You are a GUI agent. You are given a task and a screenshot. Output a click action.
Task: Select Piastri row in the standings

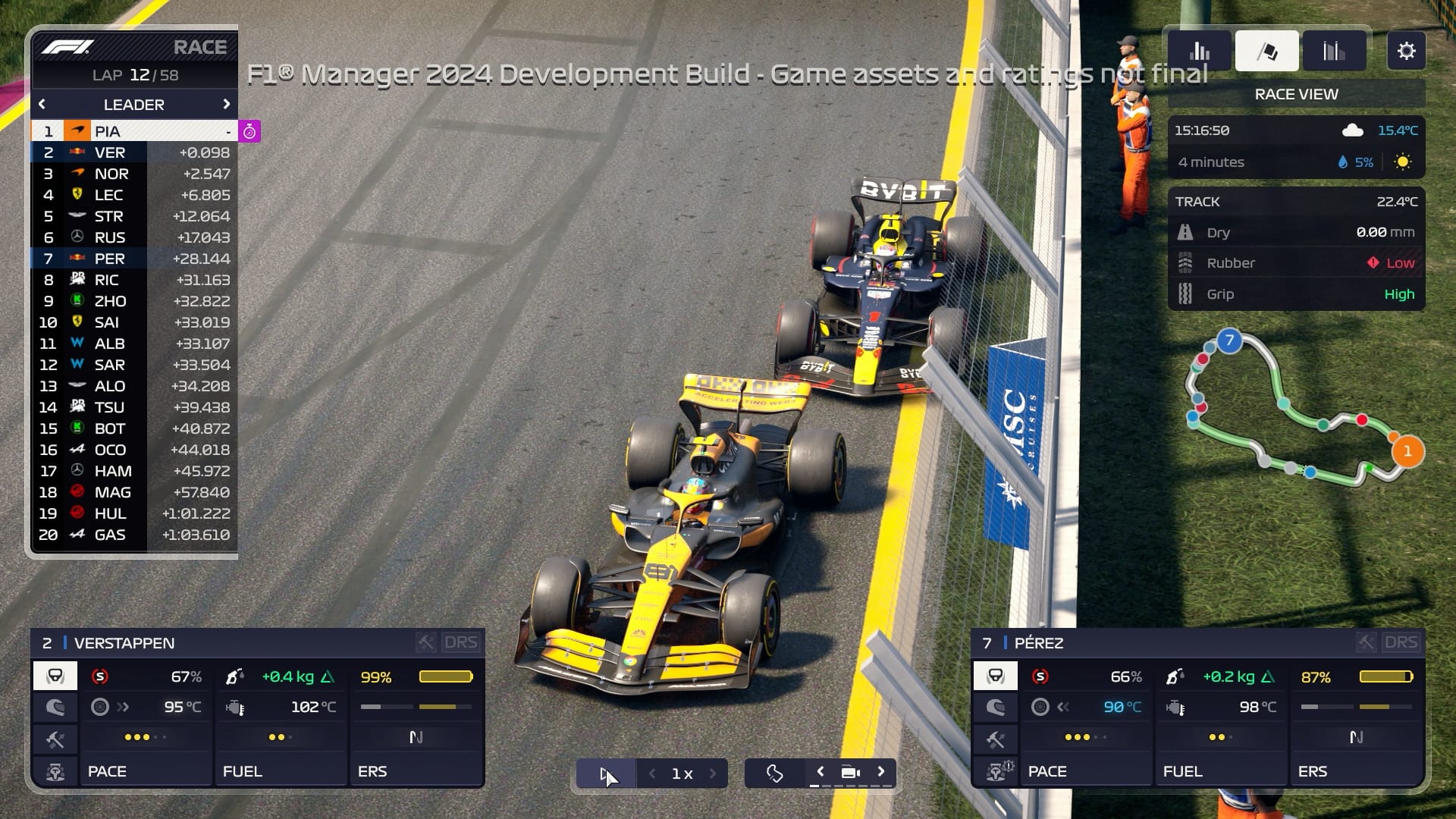[133, 131]
